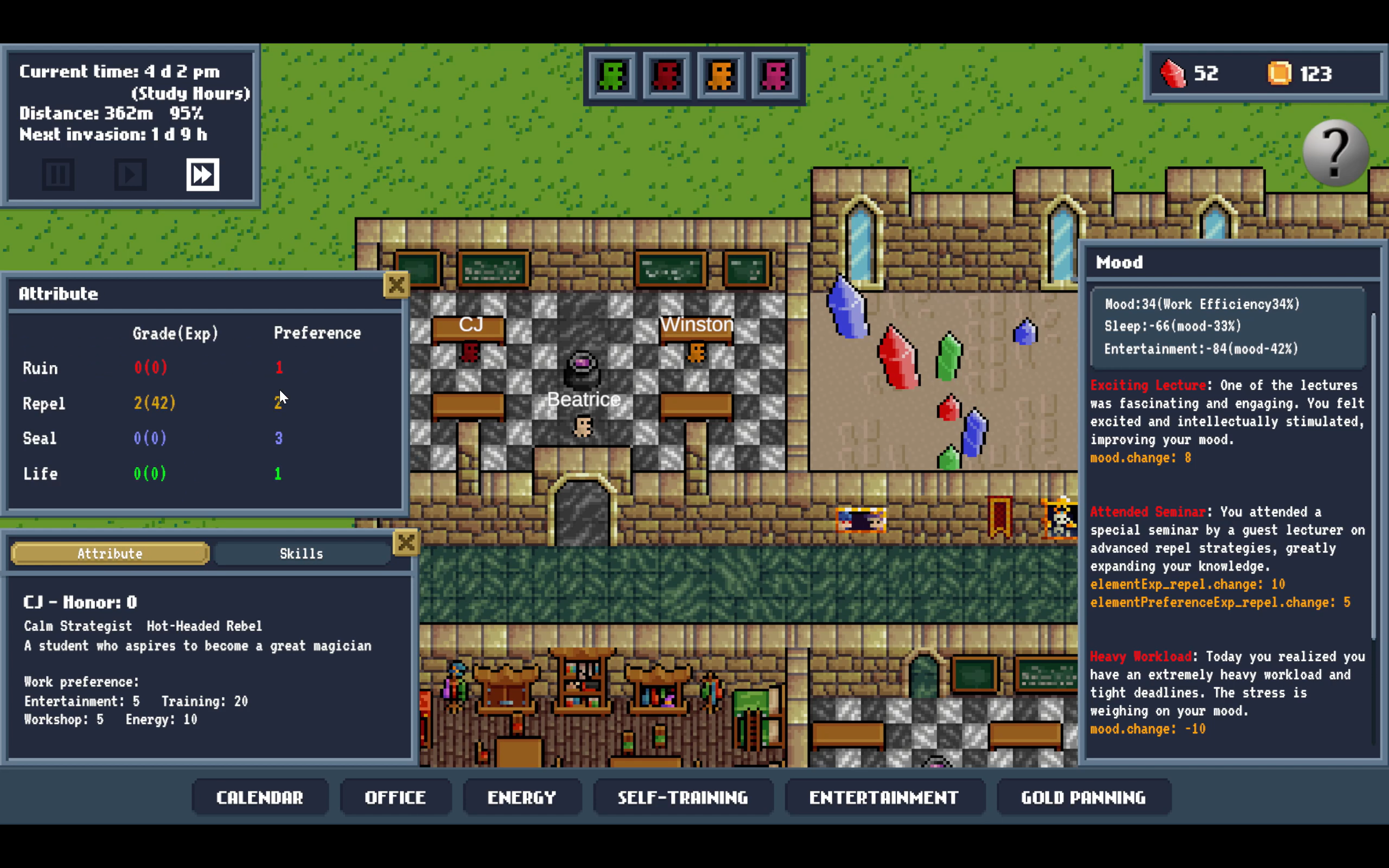Switch to the Attribute tab

[x=110, y=553]
